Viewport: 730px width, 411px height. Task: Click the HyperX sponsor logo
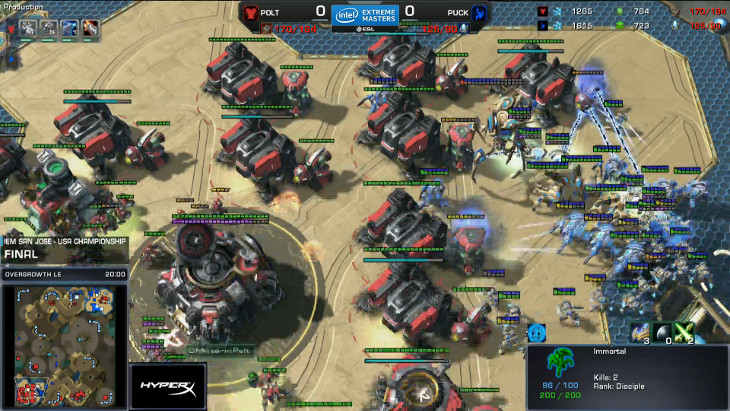tap(166, 386)
